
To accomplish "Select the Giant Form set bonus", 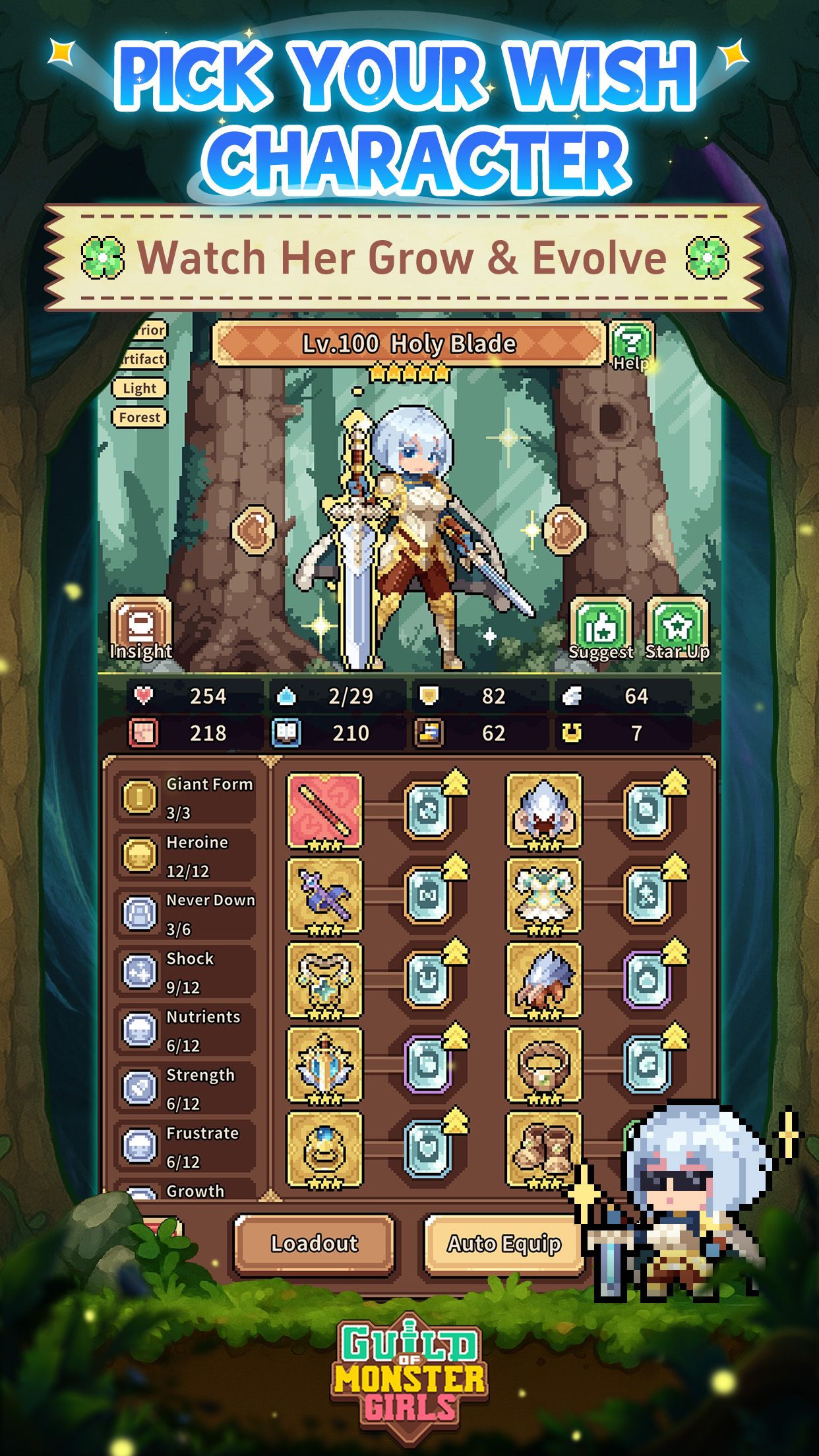I will click(186, 798).
